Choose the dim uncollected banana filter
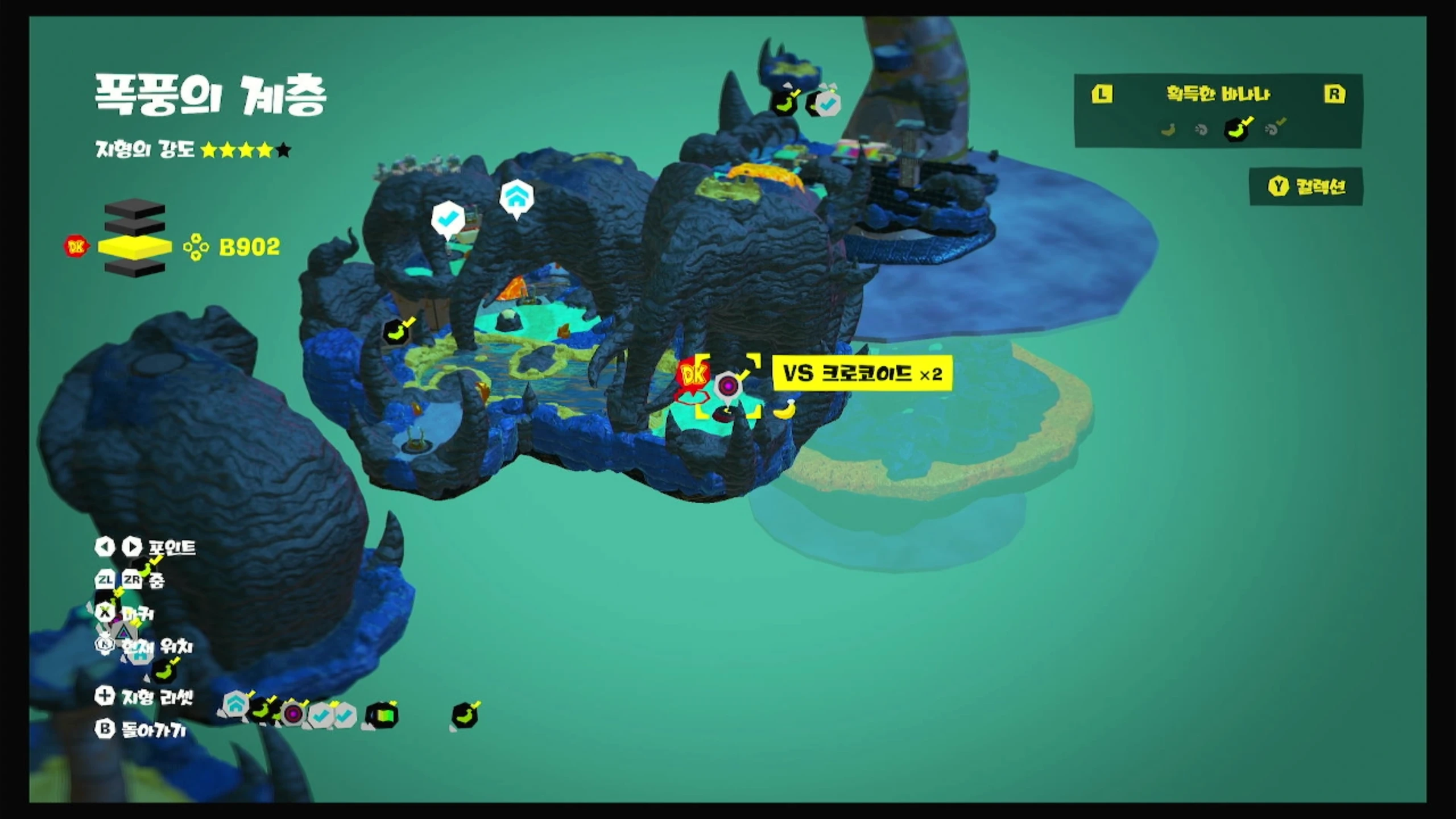This screenshot has height=819, width=1456. [x=1168, y=130]
